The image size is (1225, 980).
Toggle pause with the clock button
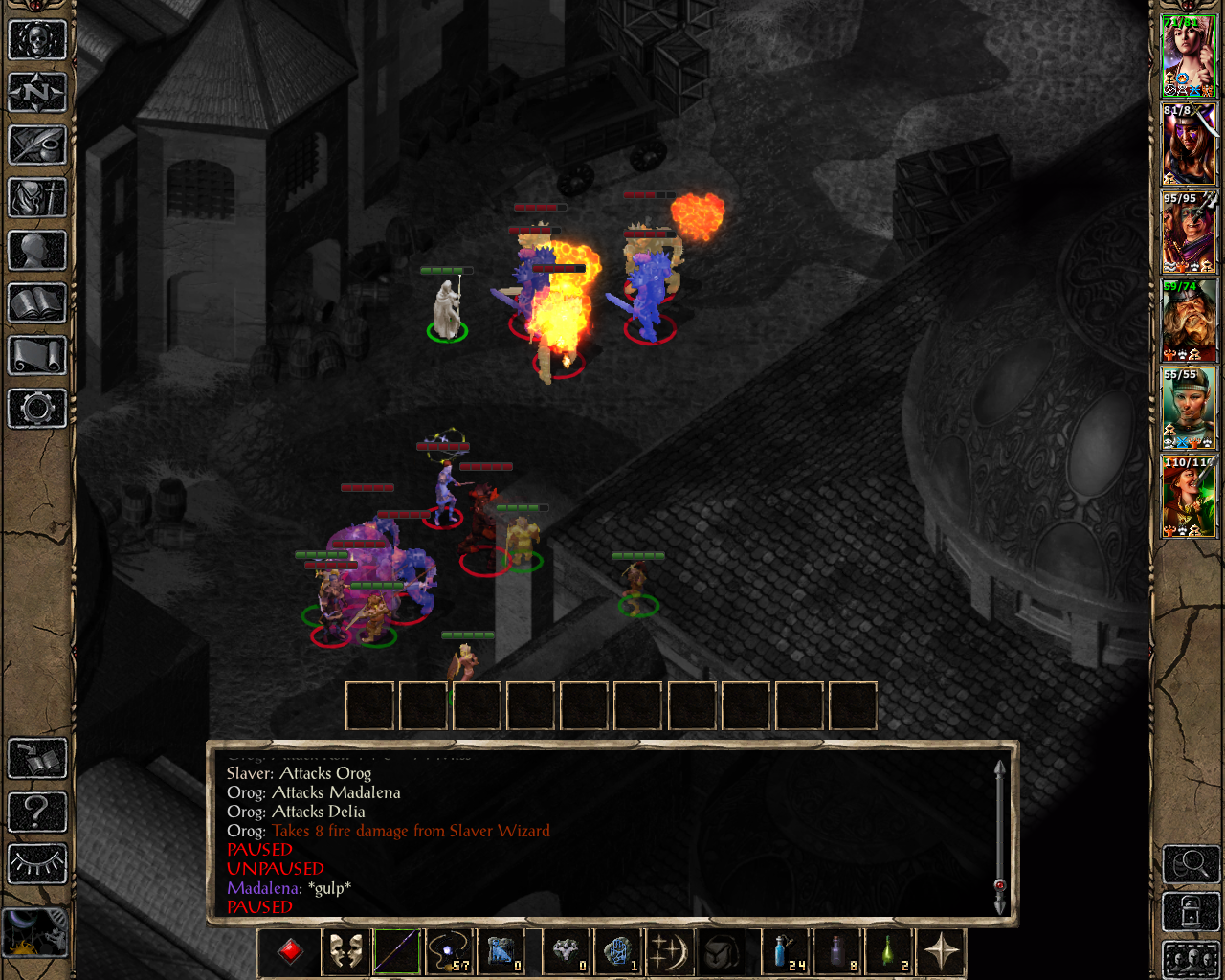point(35,931)
